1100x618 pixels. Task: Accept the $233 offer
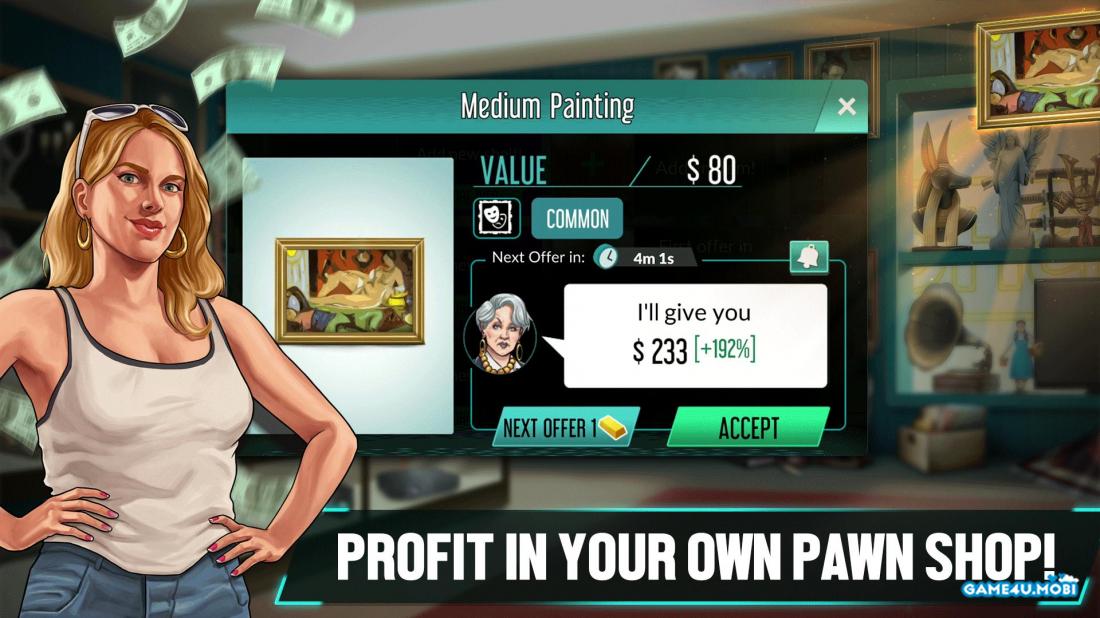click(748, 428)
